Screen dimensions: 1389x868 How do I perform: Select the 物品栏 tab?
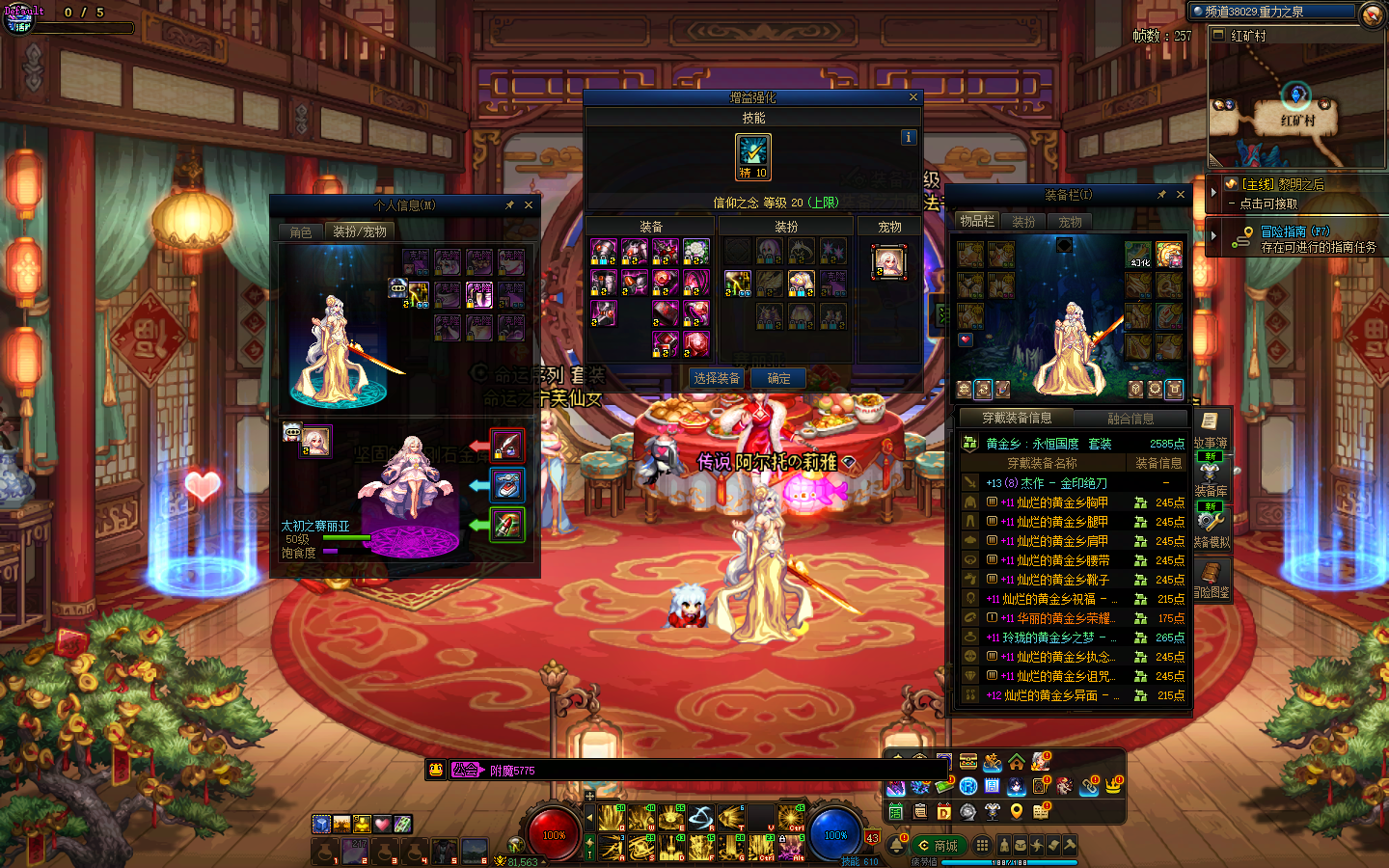point(977,221)
